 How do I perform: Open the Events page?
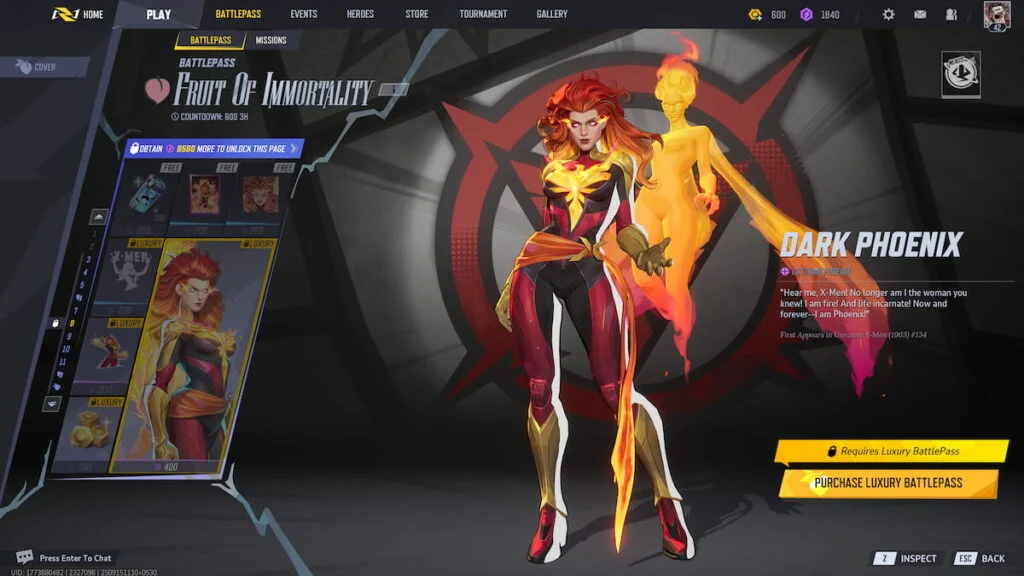click(x=303, y=14)
